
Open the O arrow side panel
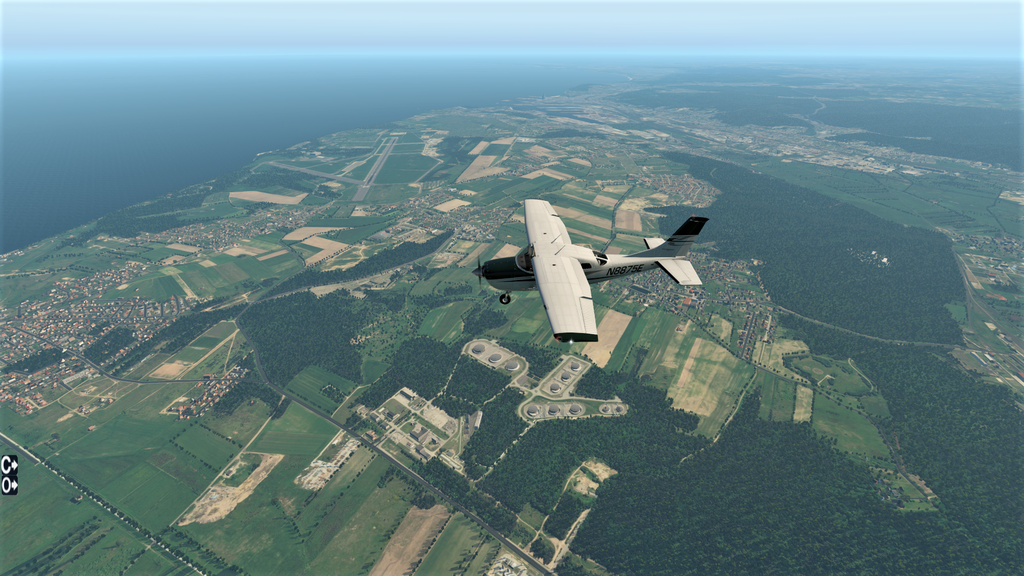tap(9, 484)
